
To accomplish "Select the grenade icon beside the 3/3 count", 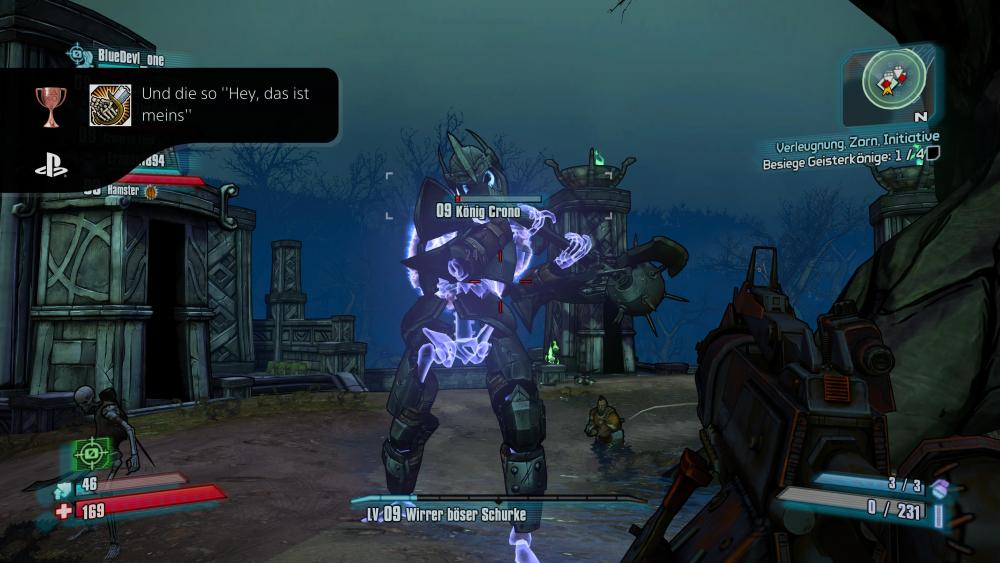I will (940, 487).
